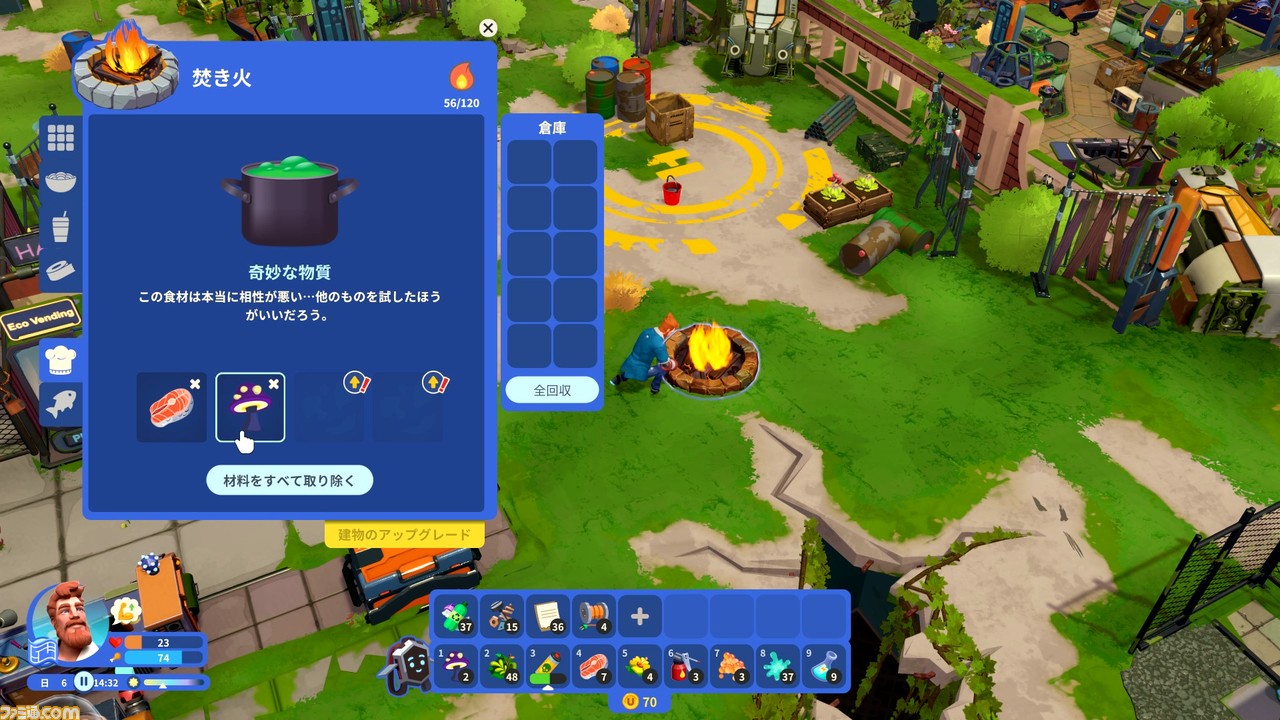Click the plus button in the inventory row

coord(640,616)
